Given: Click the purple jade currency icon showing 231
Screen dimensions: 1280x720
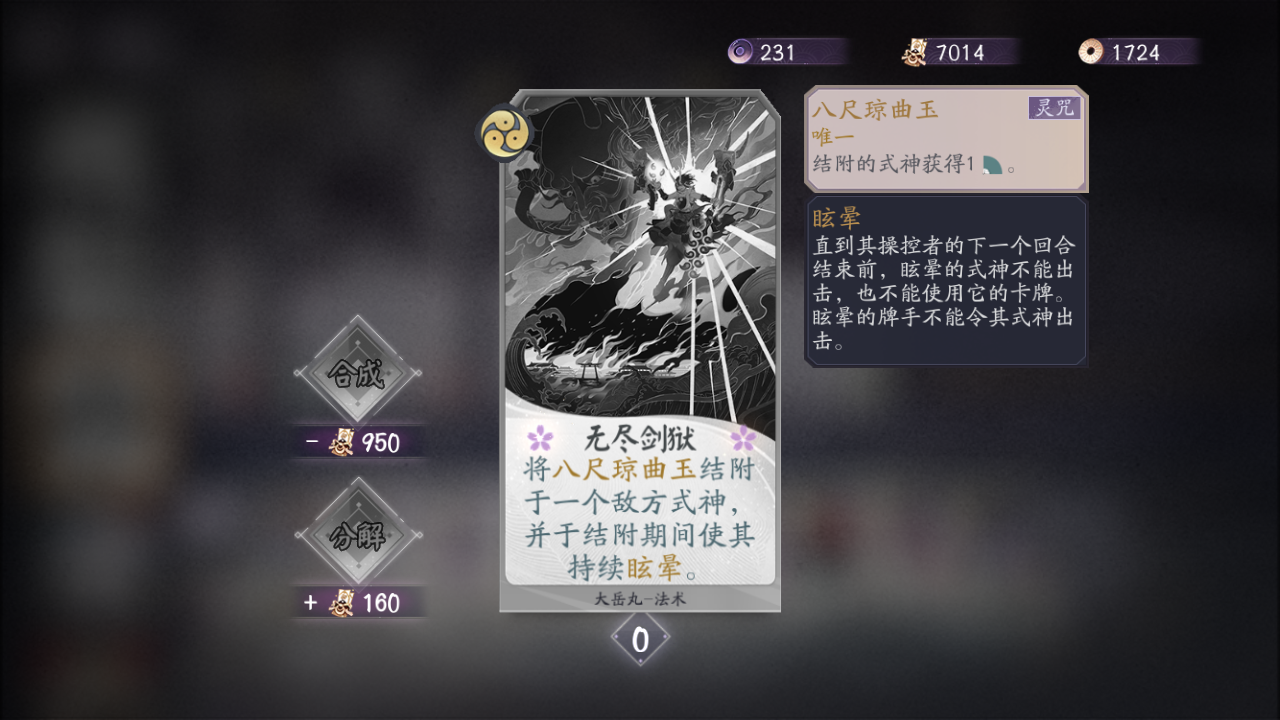Looking at the screenshot, I should click(x=739, y=51).
